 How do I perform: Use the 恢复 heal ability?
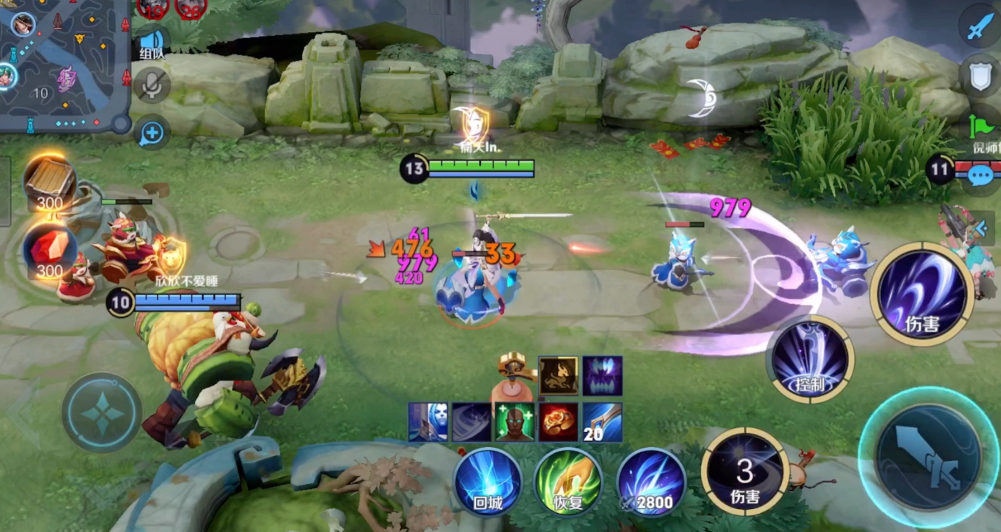point(568,481)
